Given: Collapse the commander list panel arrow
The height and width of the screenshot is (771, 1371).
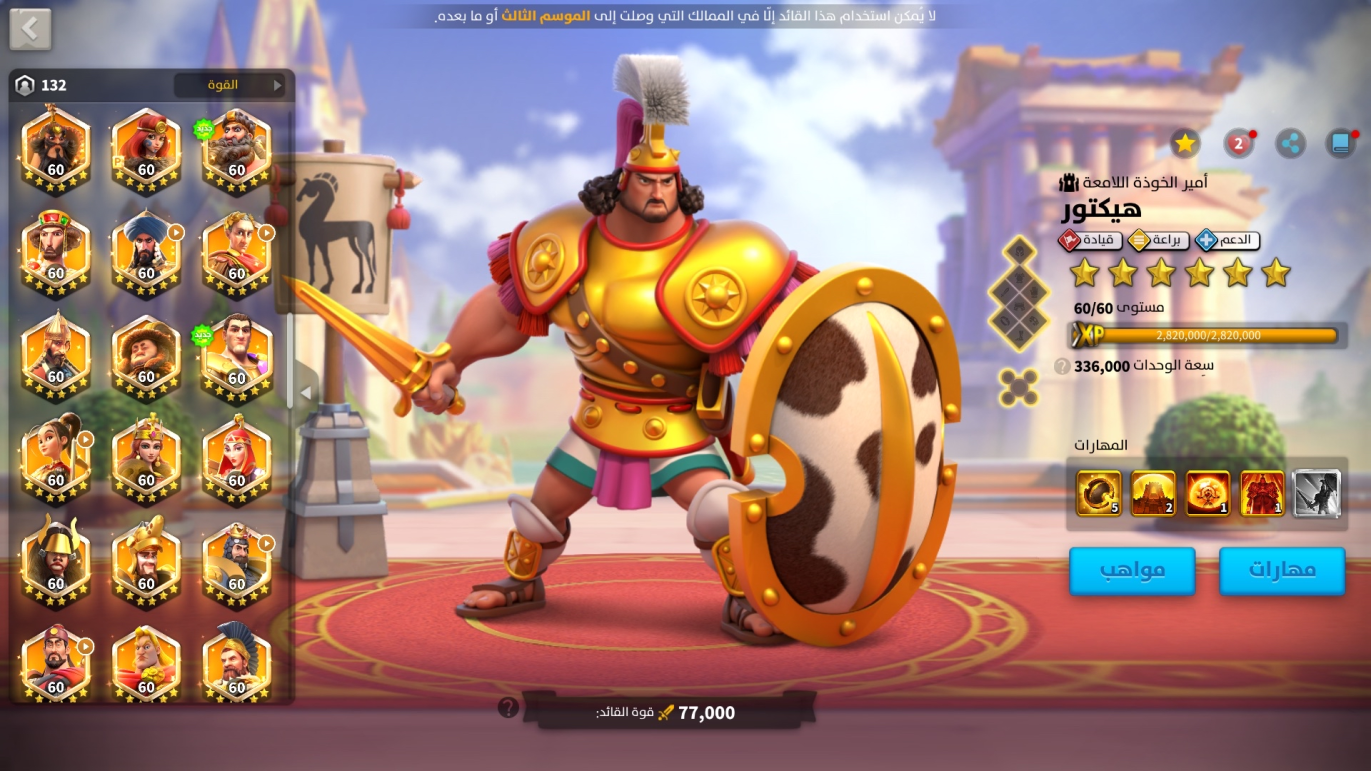Looking at the screenshot, I should coord(306,393).
